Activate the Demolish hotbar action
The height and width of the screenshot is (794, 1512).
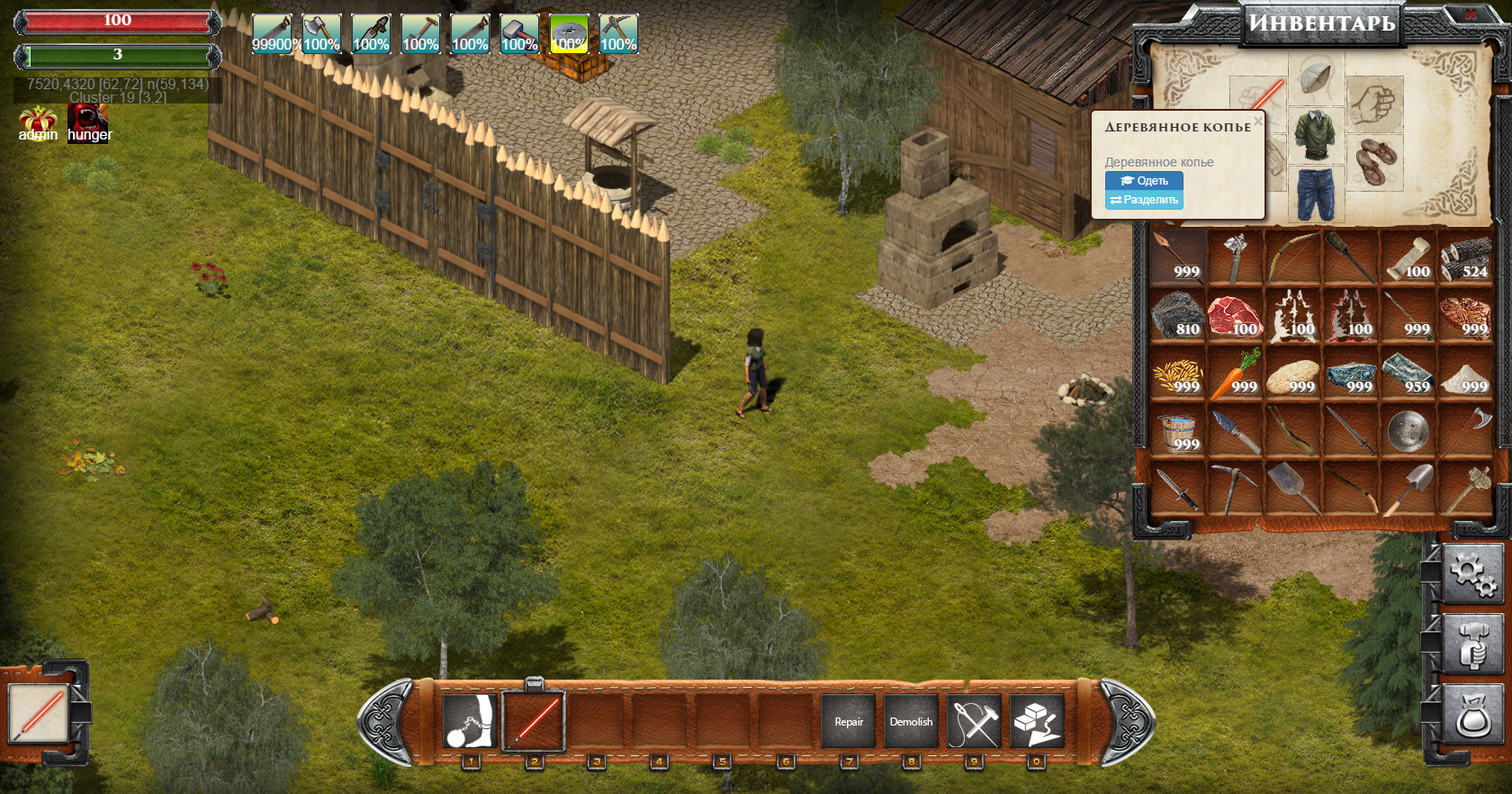click(911, 721)
